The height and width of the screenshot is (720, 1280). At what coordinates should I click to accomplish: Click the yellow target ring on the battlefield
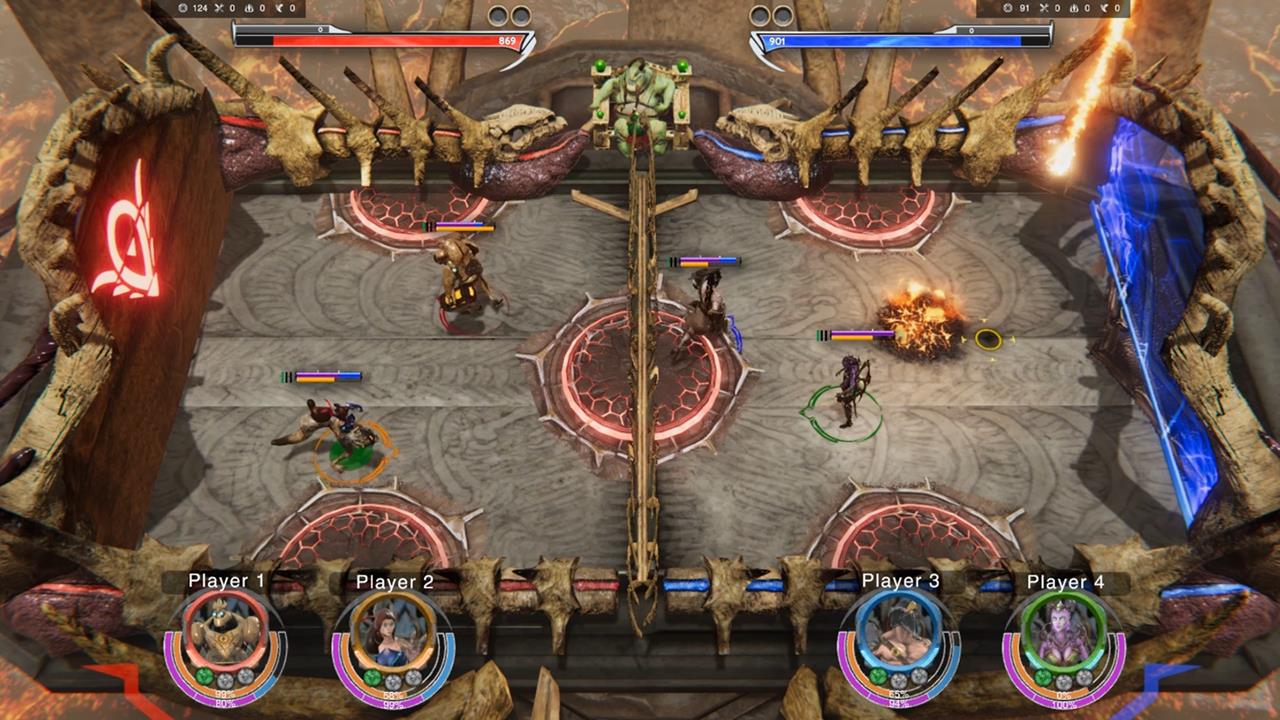pos(990,339)
